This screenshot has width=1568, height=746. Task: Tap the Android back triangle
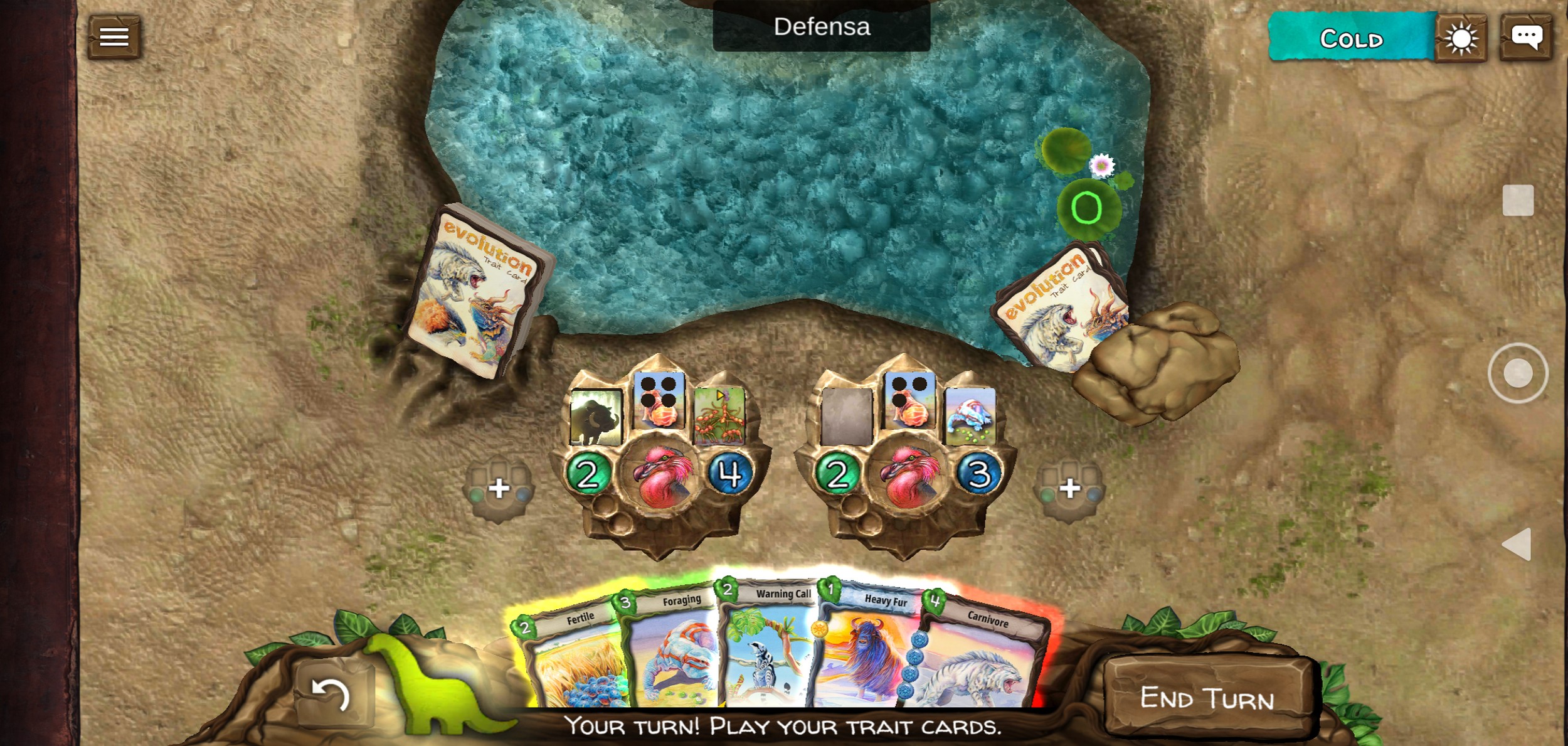1517,544
